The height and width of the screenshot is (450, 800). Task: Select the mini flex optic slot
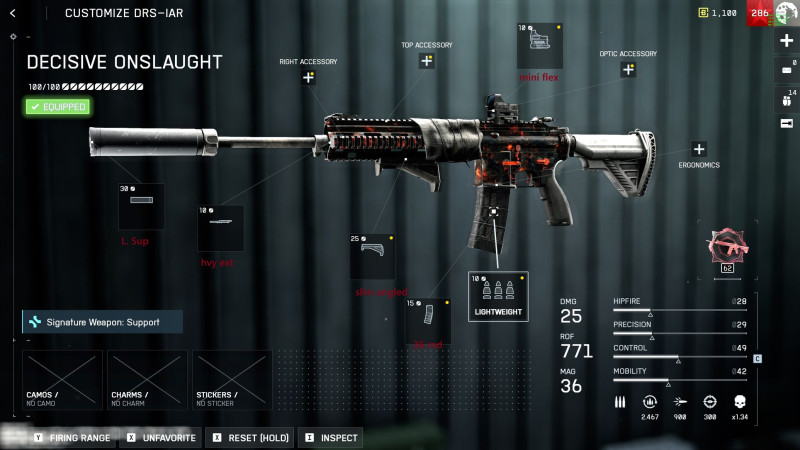(538, 46)
